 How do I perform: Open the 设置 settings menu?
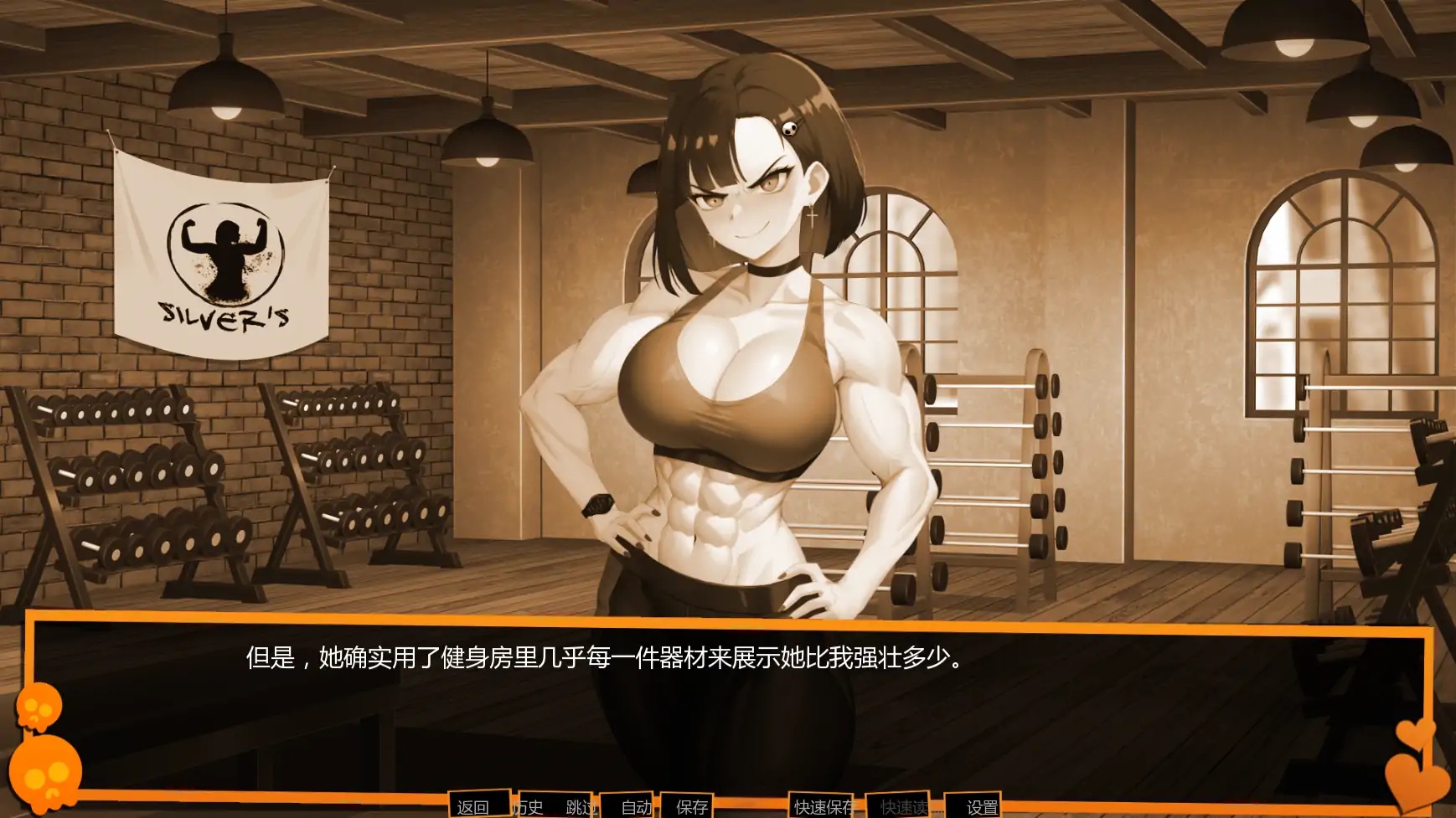coord(980,807)
